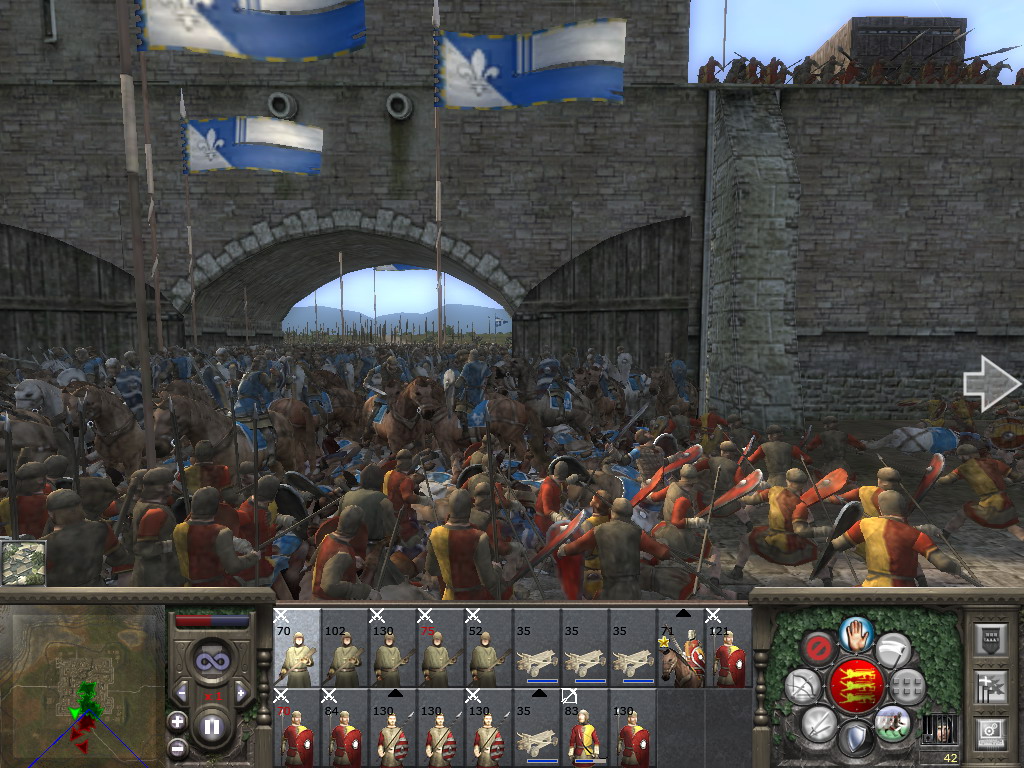Activate the red cancel-order circle button
This screenshot has height=768, width=1024.
coord(818,649)
